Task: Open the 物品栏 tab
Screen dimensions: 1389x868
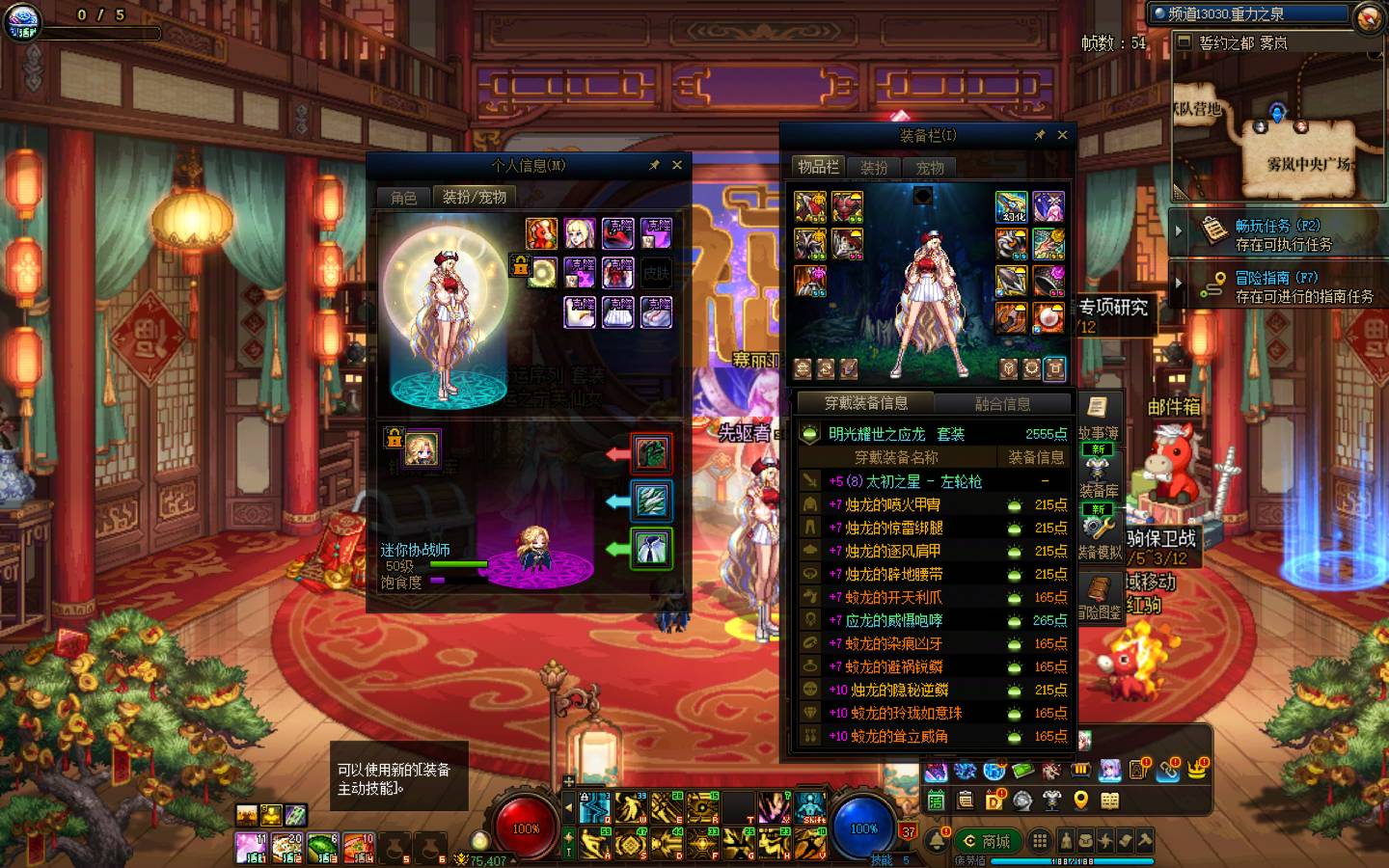Action: click(818, 167)
